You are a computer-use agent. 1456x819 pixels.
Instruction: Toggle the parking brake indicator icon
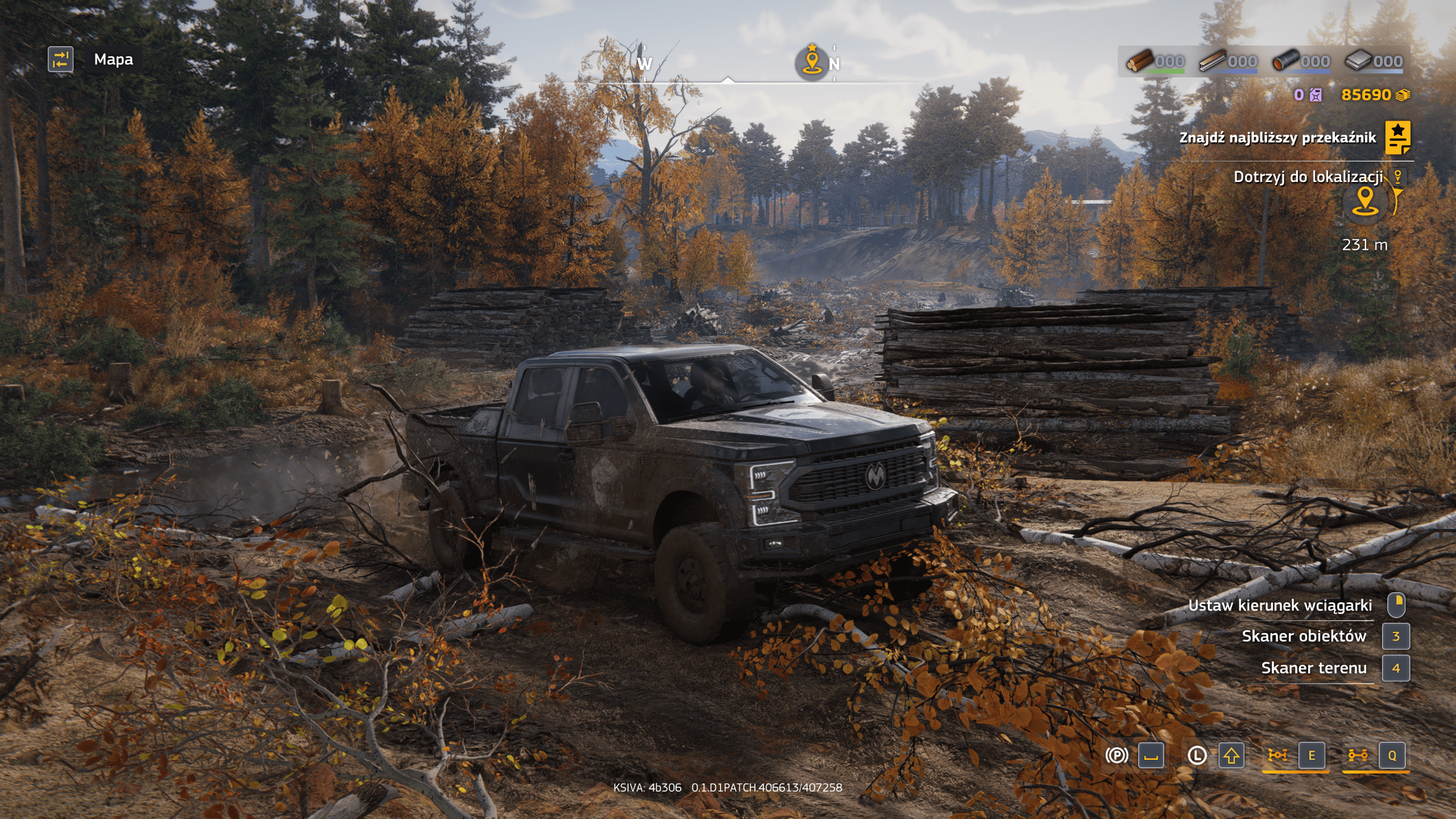1116,755
